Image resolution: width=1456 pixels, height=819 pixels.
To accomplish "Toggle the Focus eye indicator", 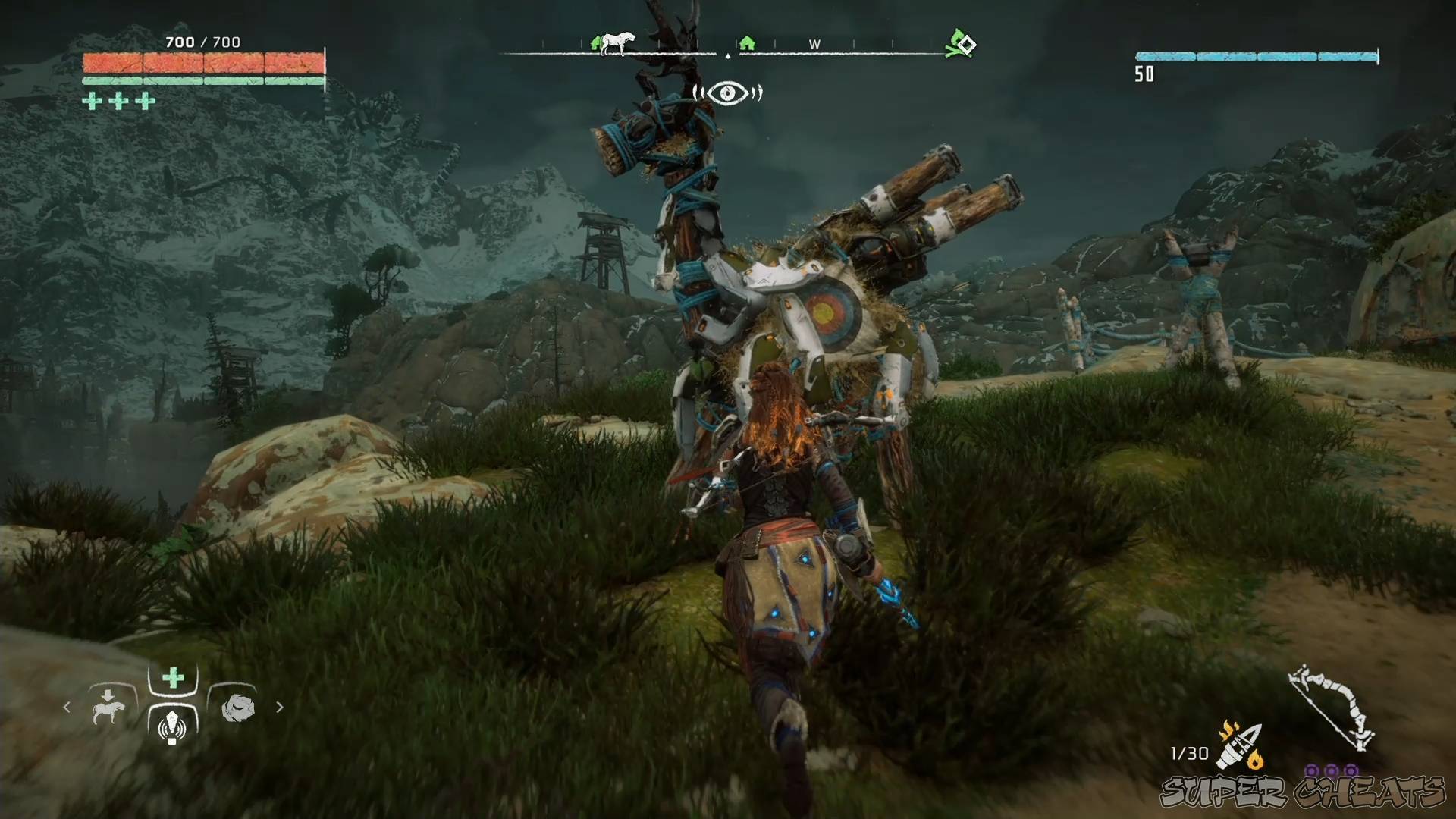I will point(727,93).
